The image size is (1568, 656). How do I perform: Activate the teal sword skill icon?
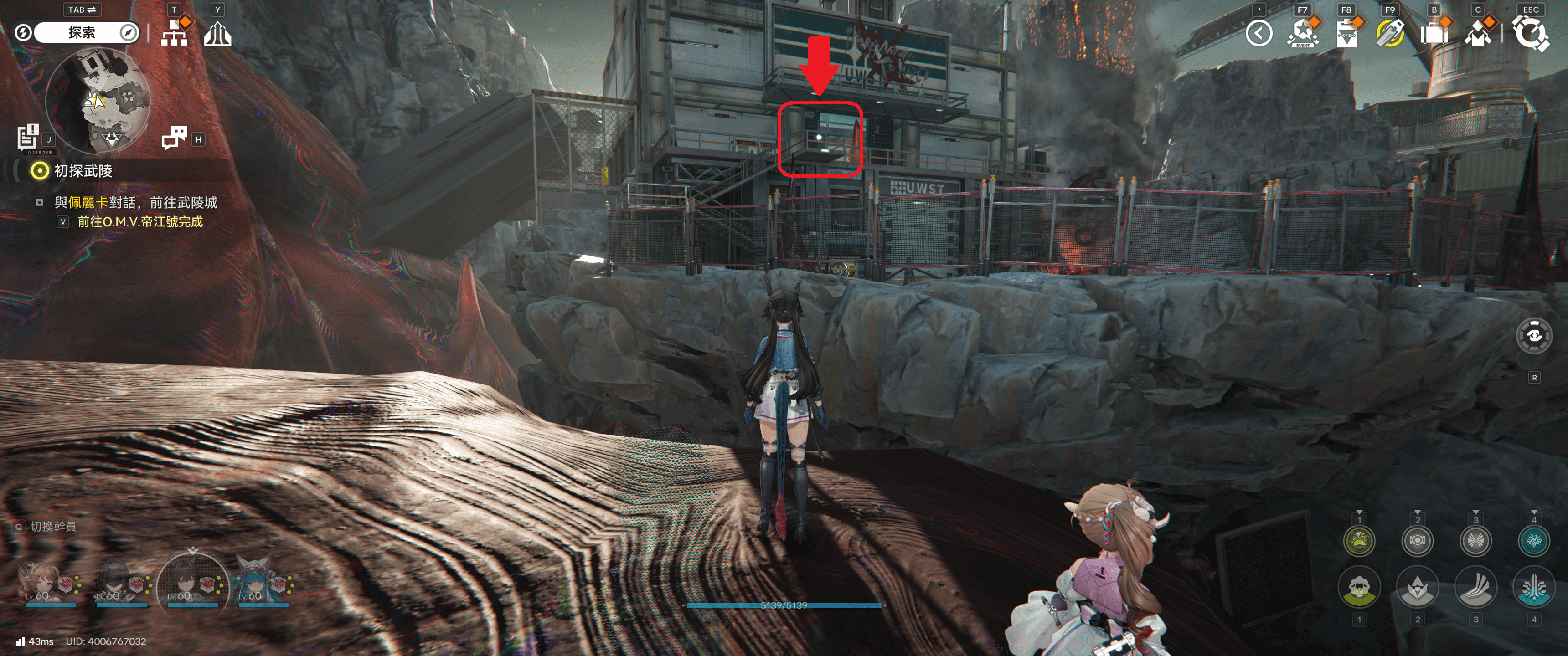(1533, 588)
